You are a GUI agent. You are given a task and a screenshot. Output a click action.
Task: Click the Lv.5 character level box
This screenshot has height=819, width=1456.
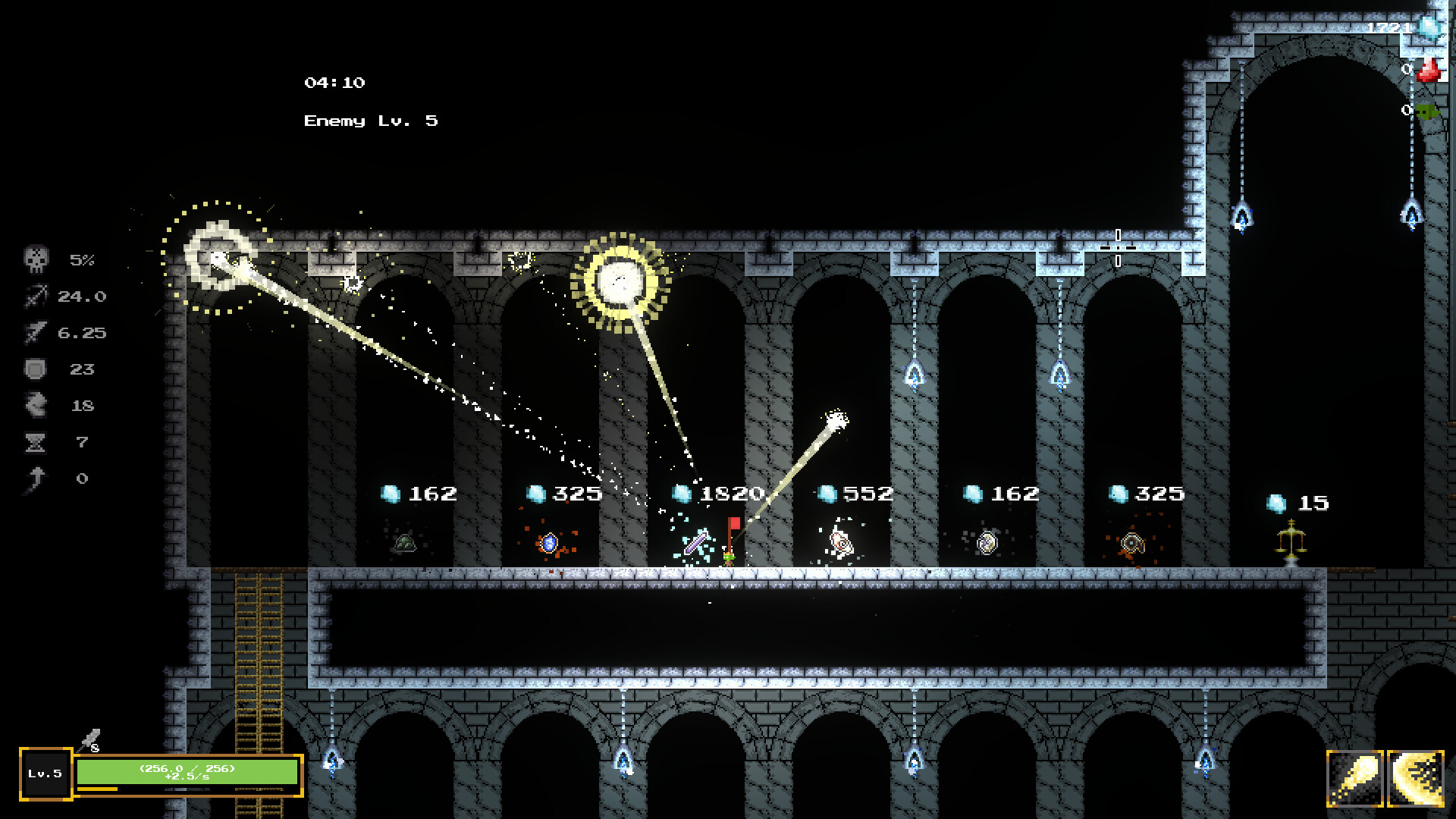pyautogui.click(x=45, y=773)
